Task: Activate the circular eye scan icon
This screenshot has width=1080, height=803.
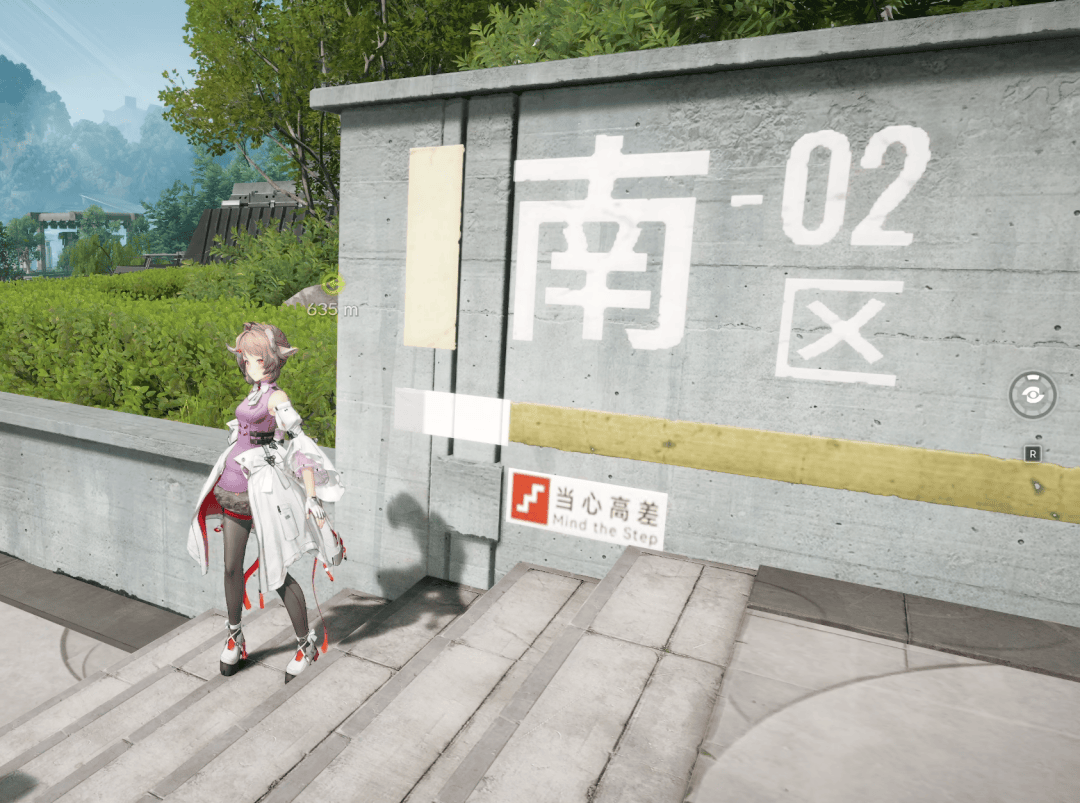Action: (x=1032, y=395)
